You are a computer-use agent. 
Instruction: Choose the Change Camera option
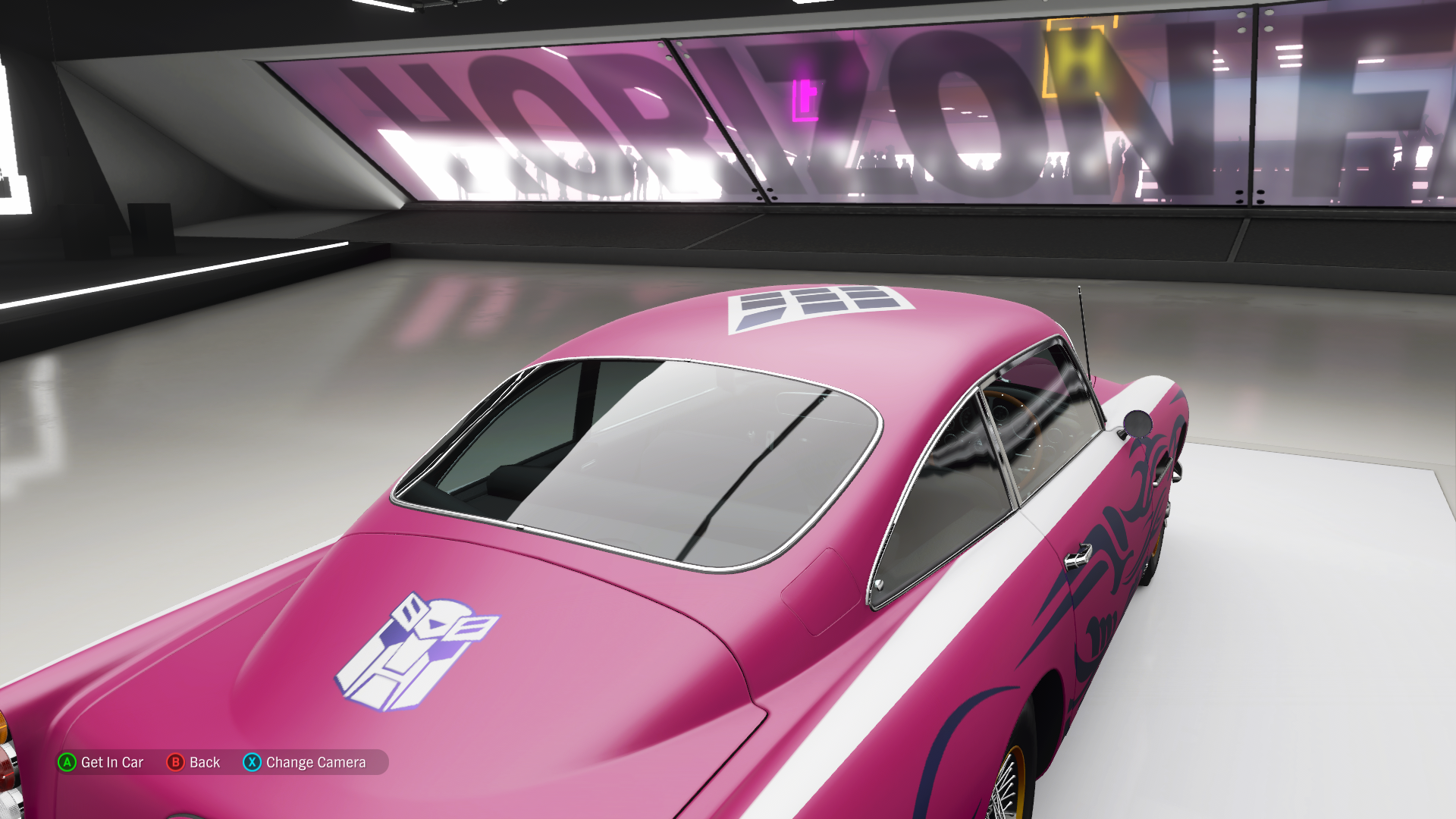point(305,762)
